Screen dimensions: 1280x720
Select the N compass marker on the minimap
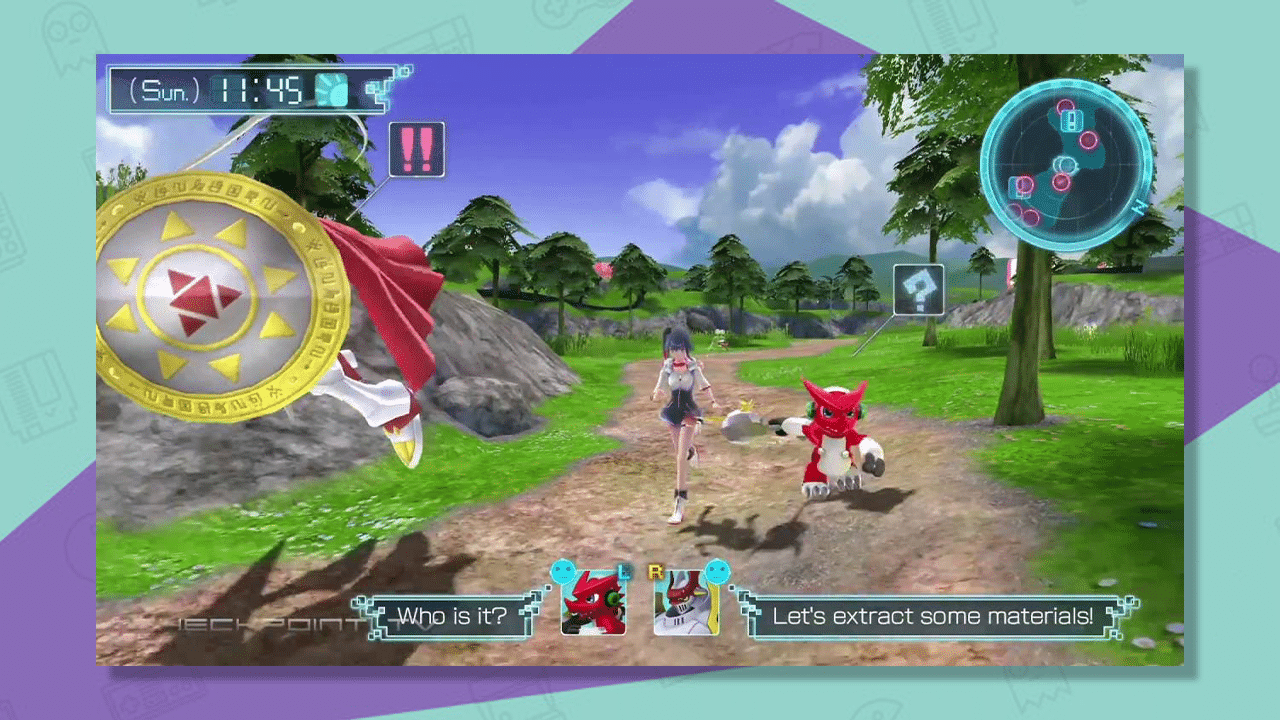(1140, 208)
